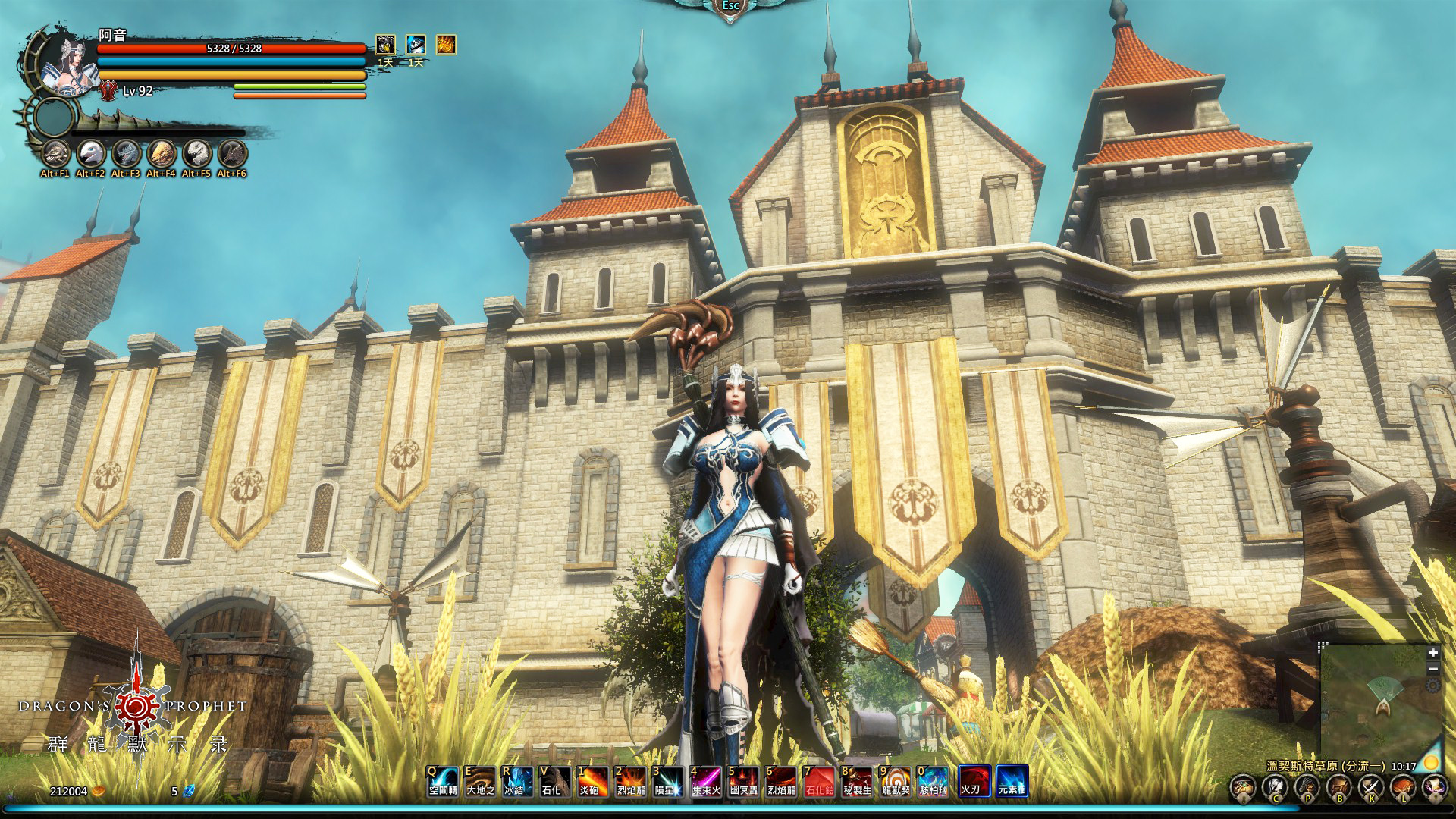
Task: Select the 火刃 skill slot
Action: coord(974,781)
